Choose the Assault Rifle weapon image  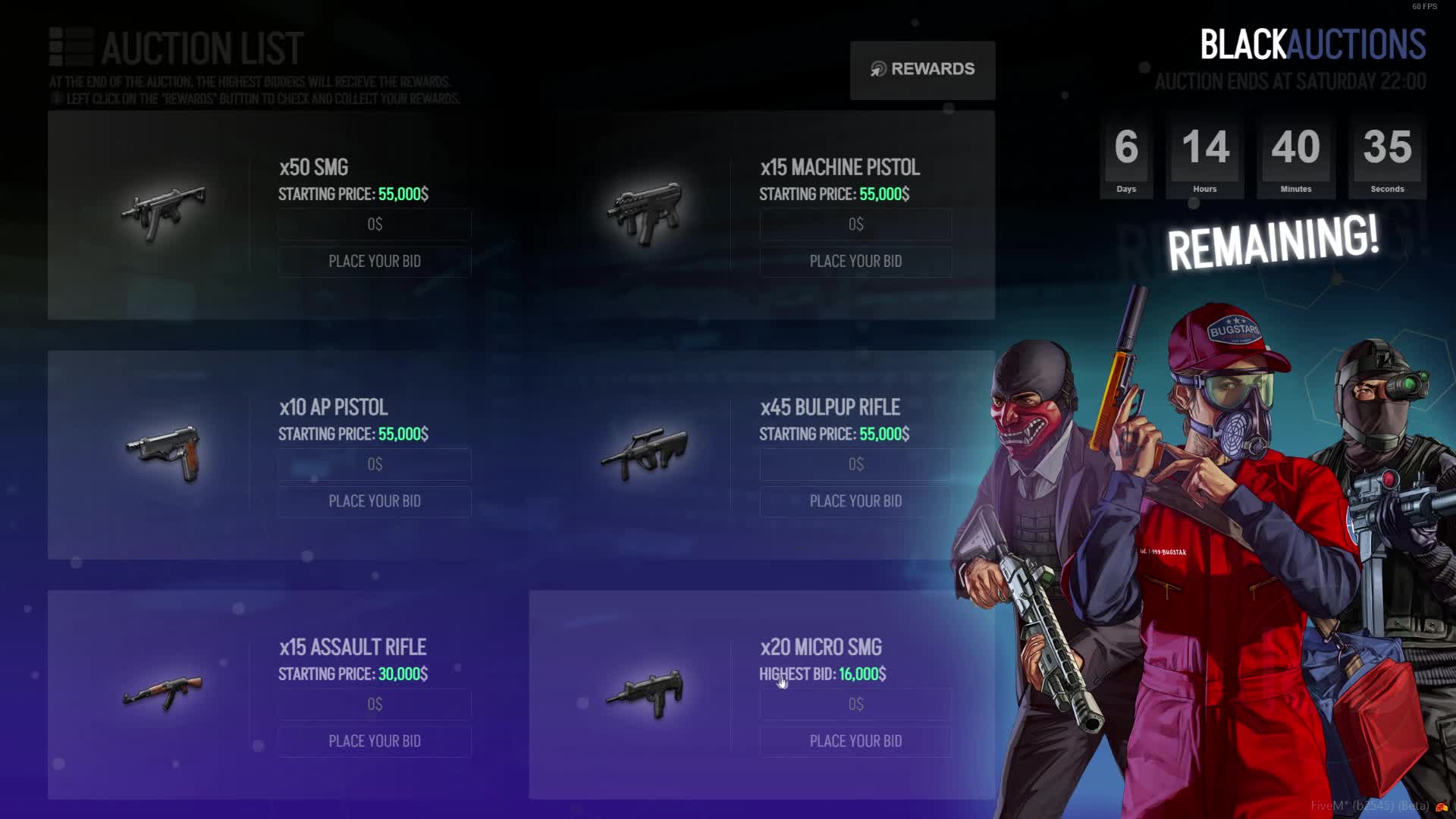click(x=164, y=692)
